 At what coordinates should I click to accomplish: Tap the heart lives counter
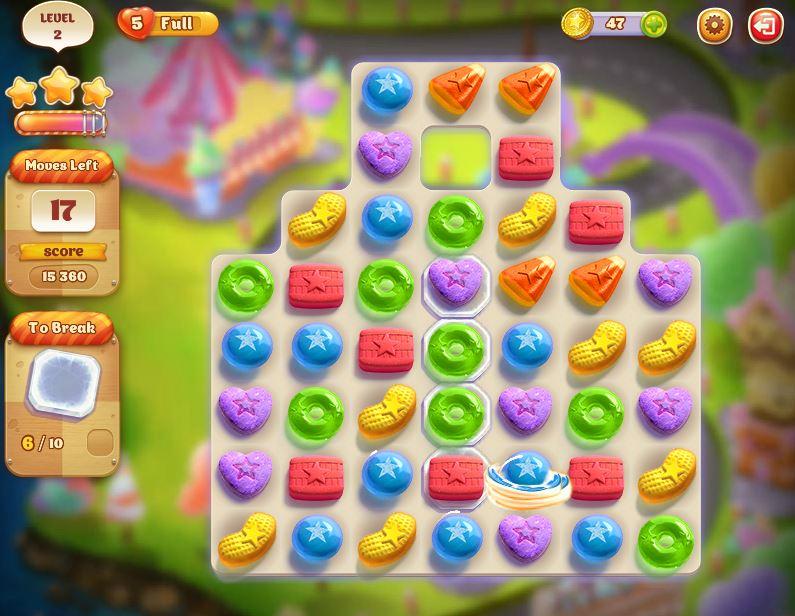pos(137,23)
